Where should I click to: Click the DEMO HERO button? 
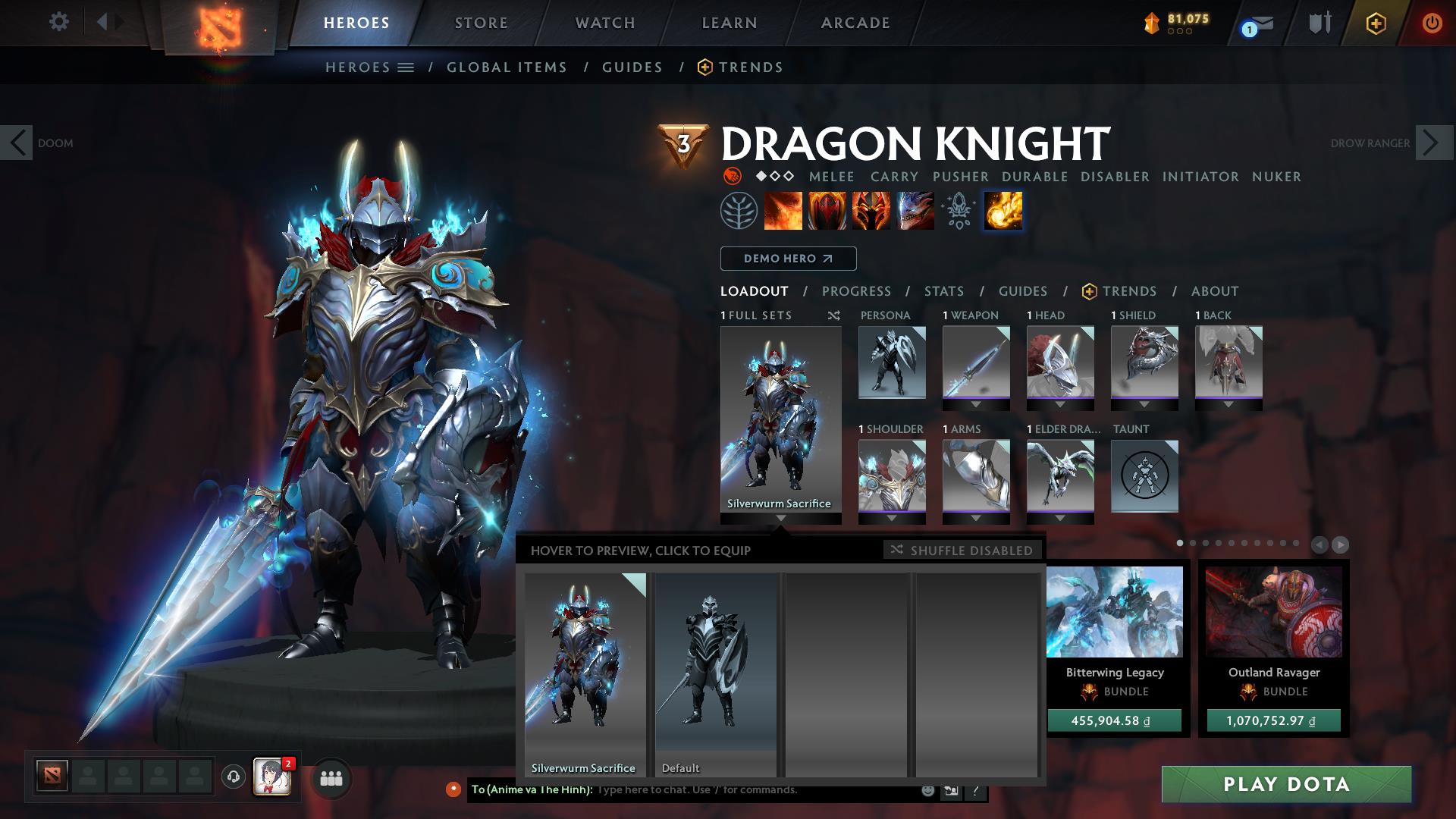[x=787, y=259]
